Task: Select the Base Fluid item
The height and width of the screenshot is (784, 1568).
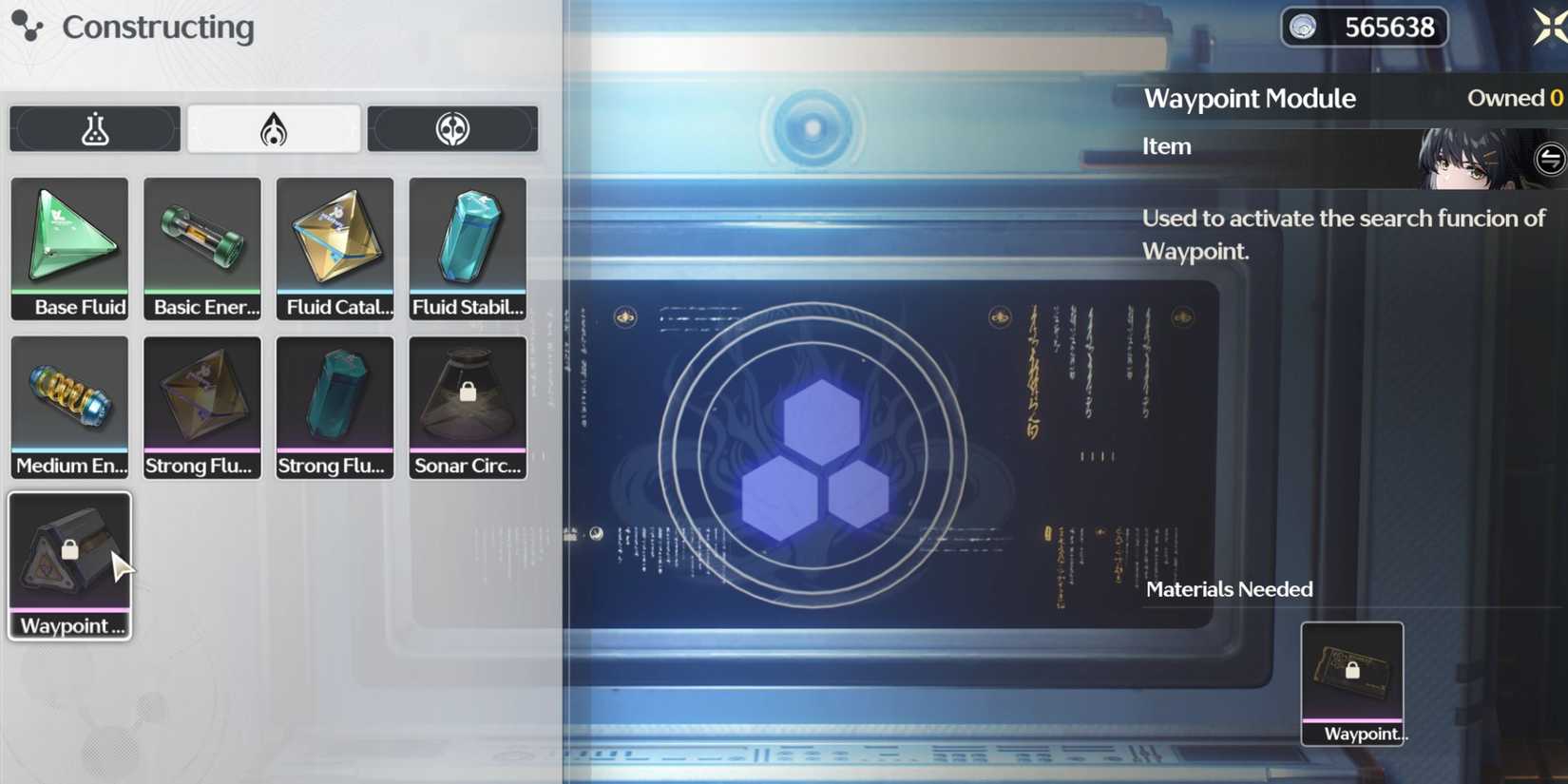Action: [x=69, y=247]
